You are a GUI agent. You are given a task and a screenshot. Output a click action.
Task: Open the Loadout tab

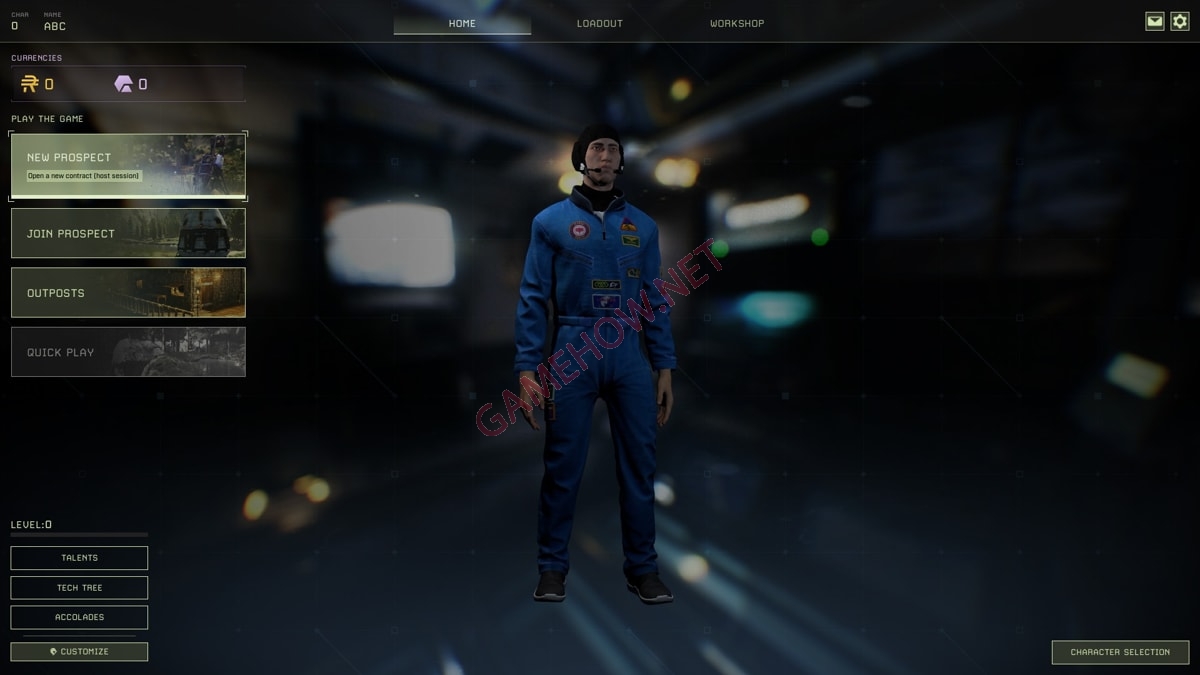click(599, 23)
